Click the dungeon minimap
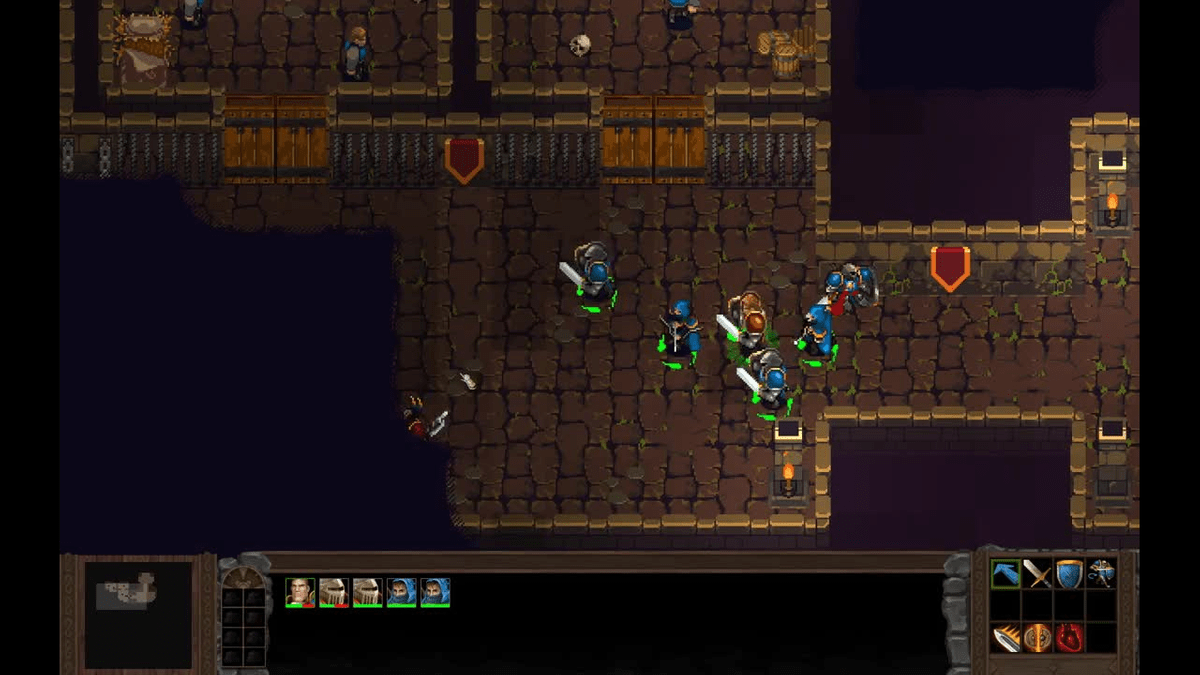The height and width of the screenshot is (675, 1200). tap(138, 613)
